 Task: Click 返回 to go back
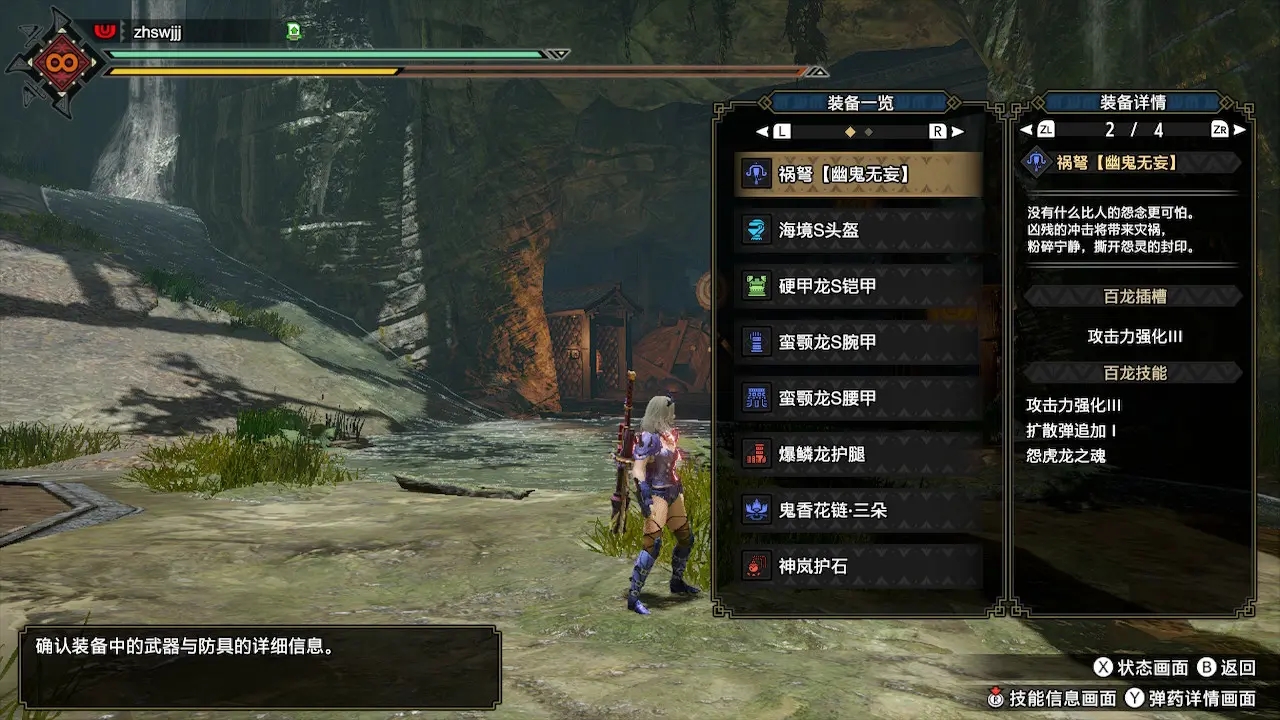tap(1226, 667)
